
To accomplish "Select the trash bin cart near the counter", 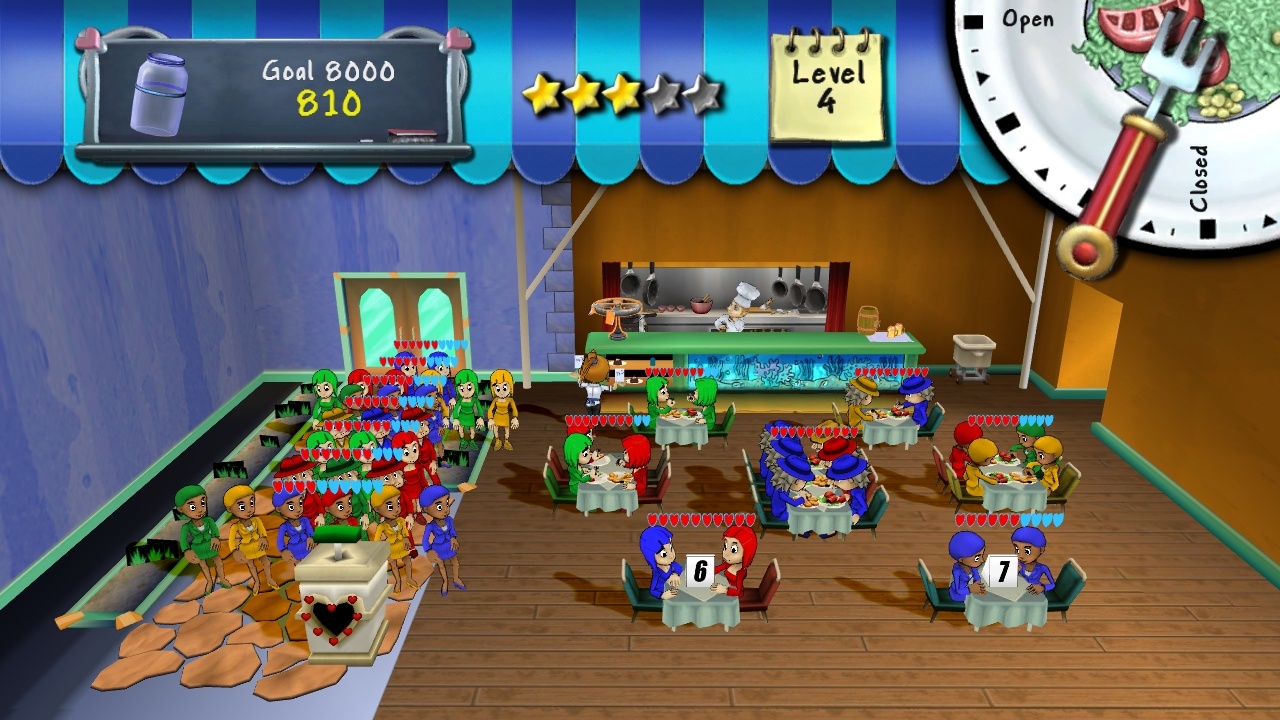I will 975,352.
